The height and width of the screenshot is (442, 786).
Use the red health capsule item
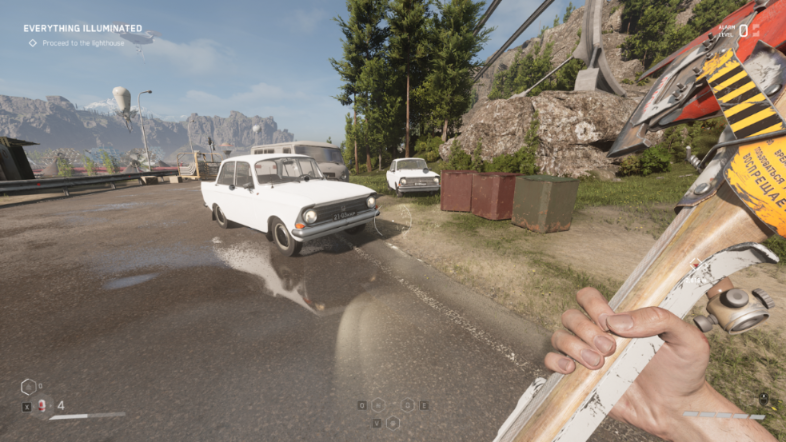[42, 406]
